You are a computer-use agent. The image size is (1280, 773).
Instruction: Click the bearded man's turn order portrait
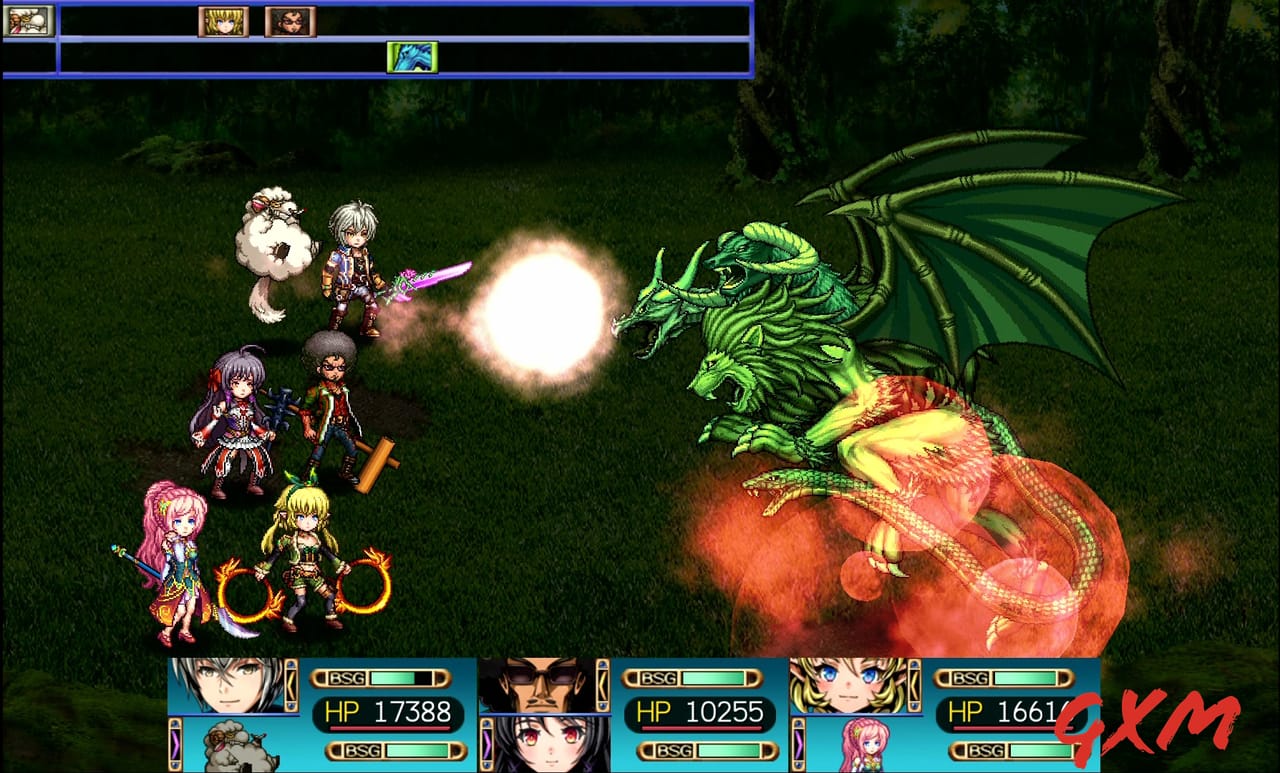pyautogui.click(x=290, y=20)
